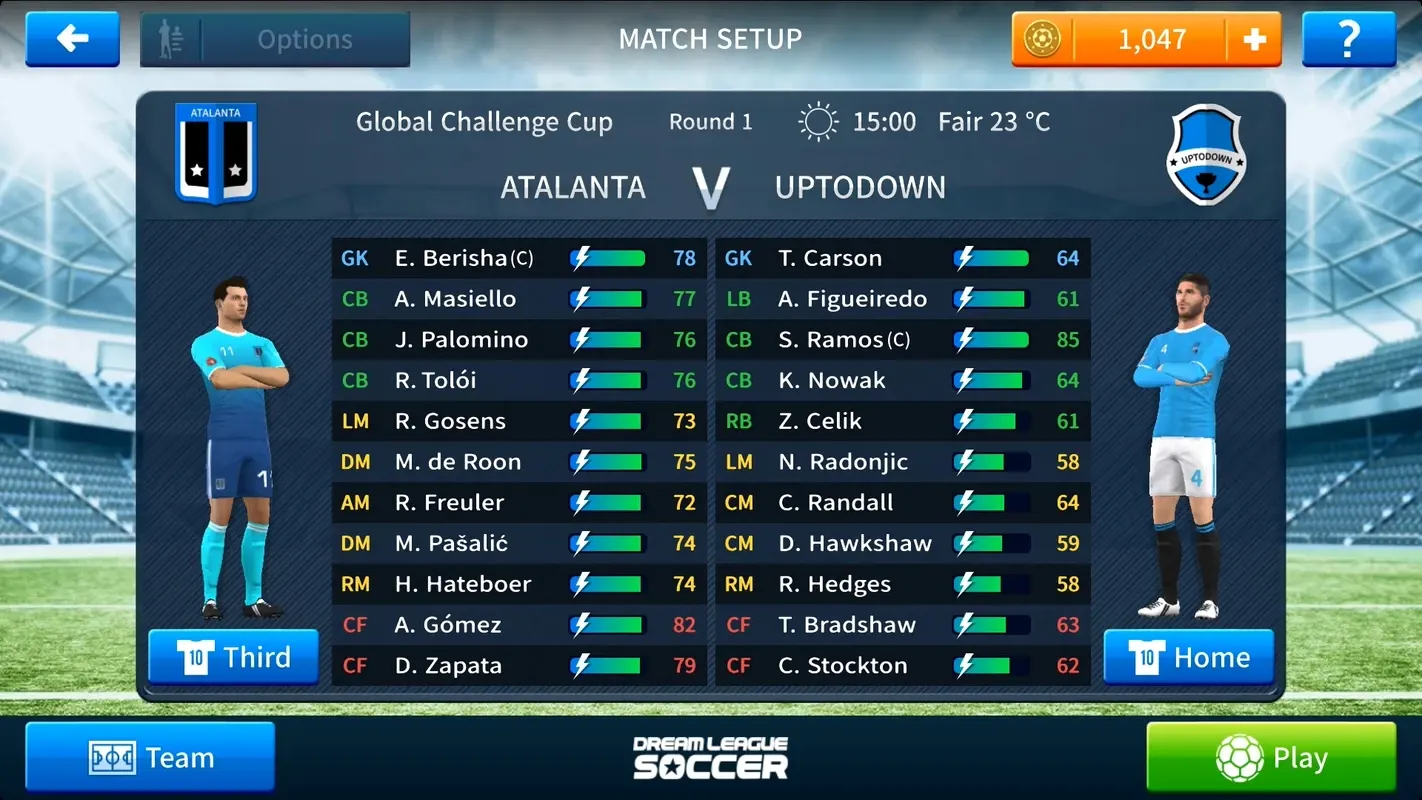Select N. Radonjic player row
Viewport: 1422px width, 800px height.
903,462
